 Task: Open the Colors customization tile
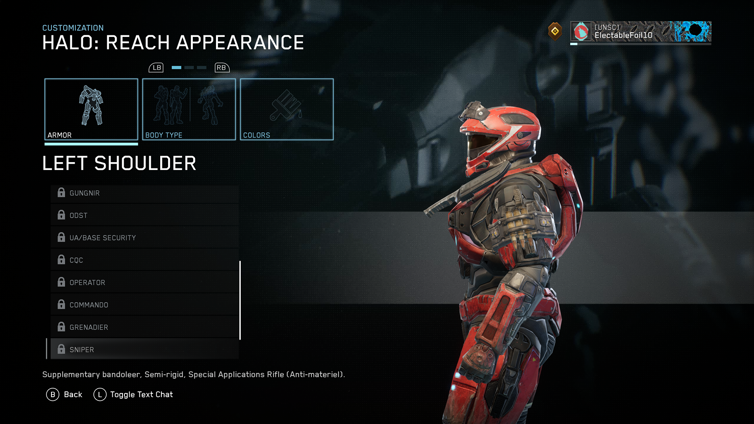pyautogui.click(x=287, y=109)
